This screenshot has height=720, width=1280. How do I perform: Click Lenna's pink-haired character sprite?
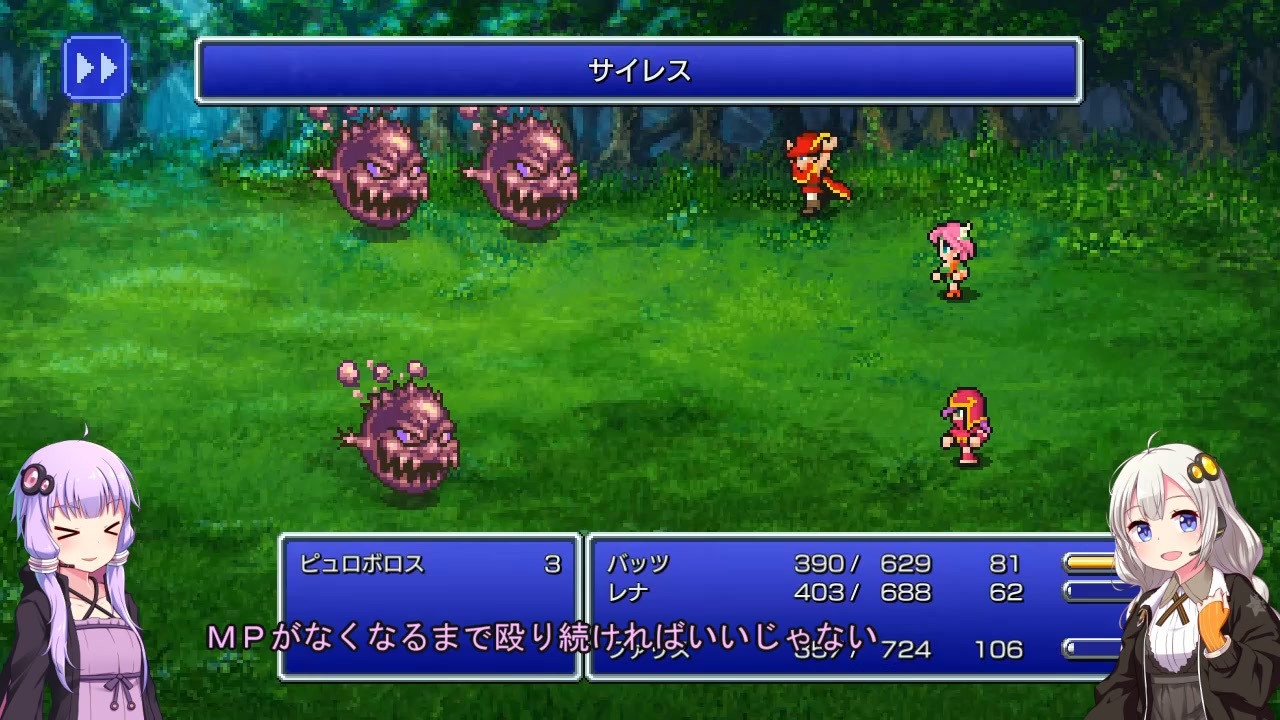tap(950, 258)
